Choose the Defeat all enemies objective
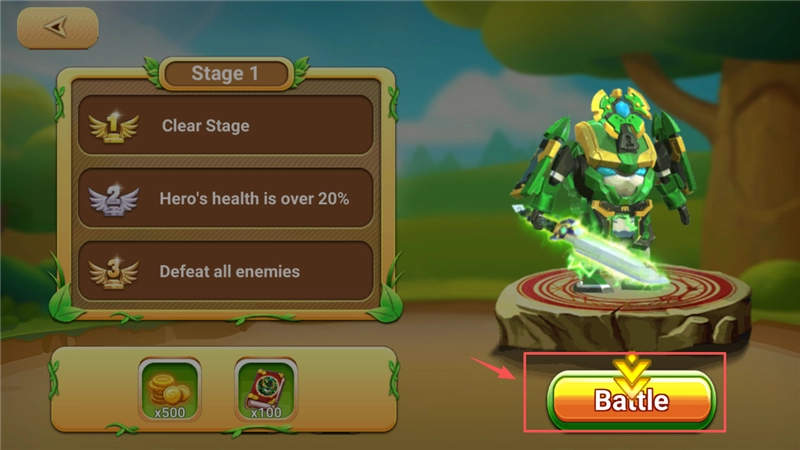The image size is (800, 450). pos(225,271)
